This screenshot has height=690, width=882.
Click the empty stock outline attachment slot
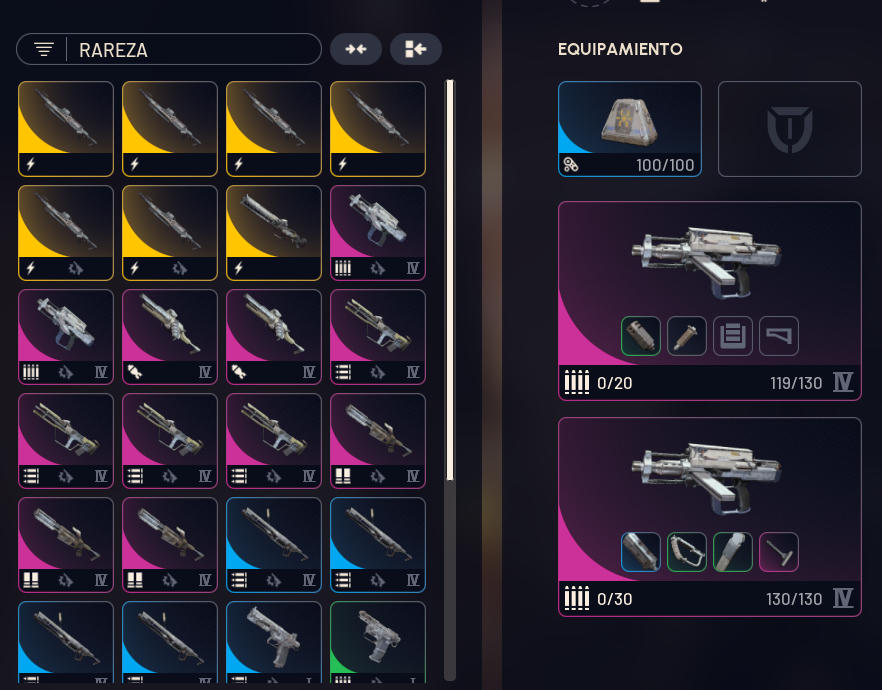[x=779, y=336]
